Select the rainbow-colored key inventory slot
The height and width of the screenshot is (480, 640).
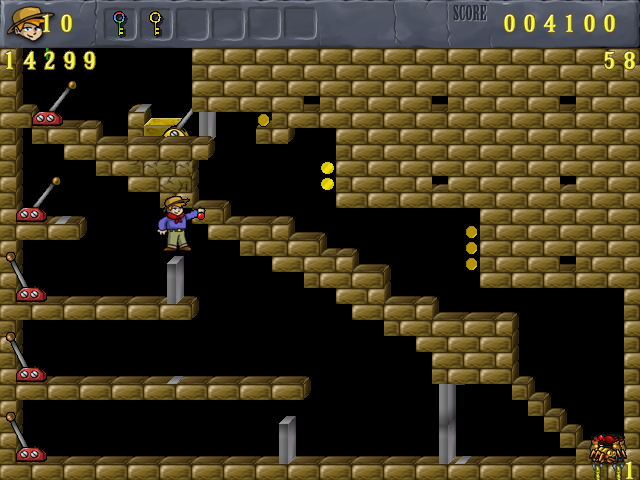tap(120, 22)
